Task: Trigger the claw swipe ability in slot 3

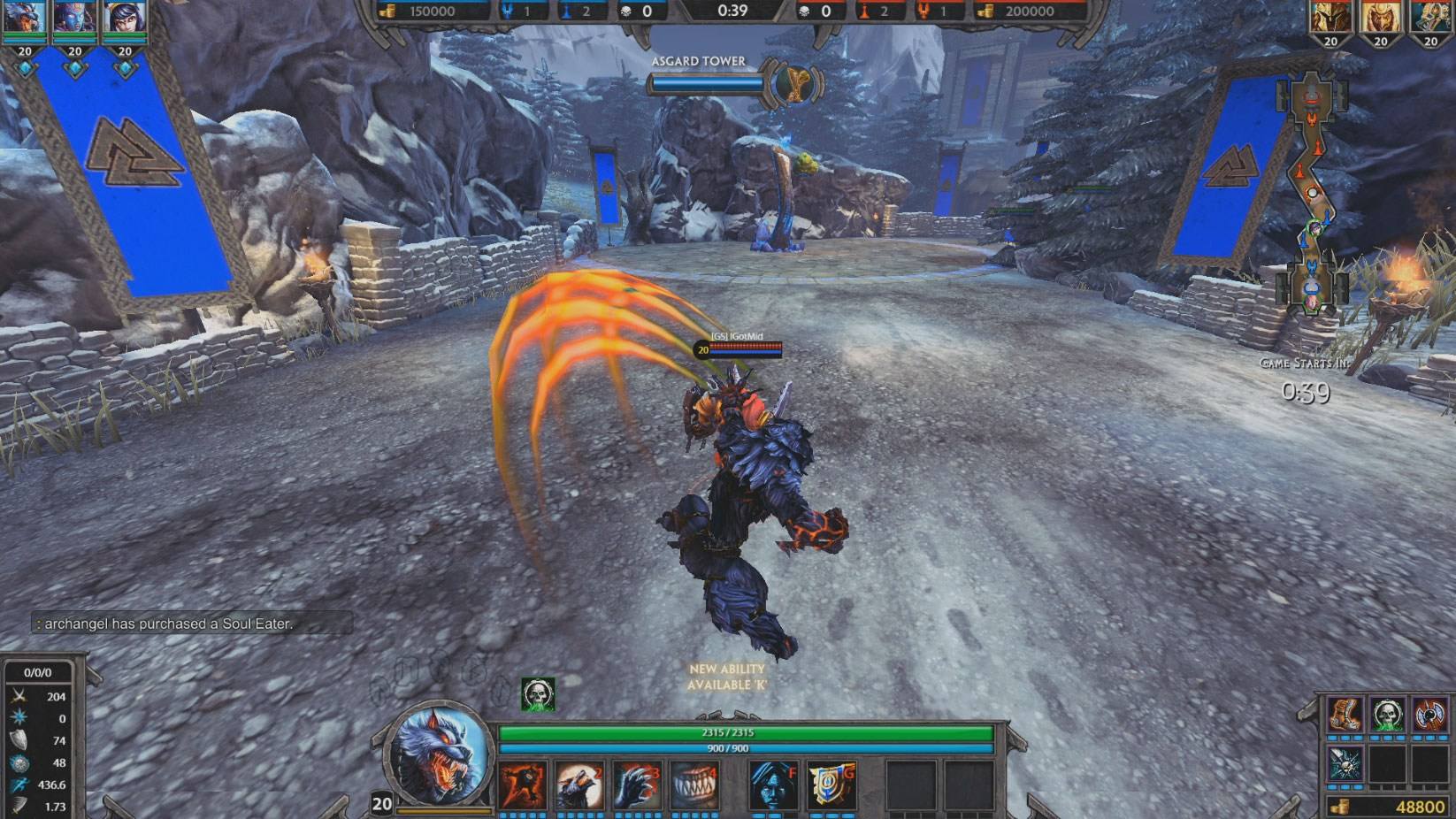Action: click(636, 785)
